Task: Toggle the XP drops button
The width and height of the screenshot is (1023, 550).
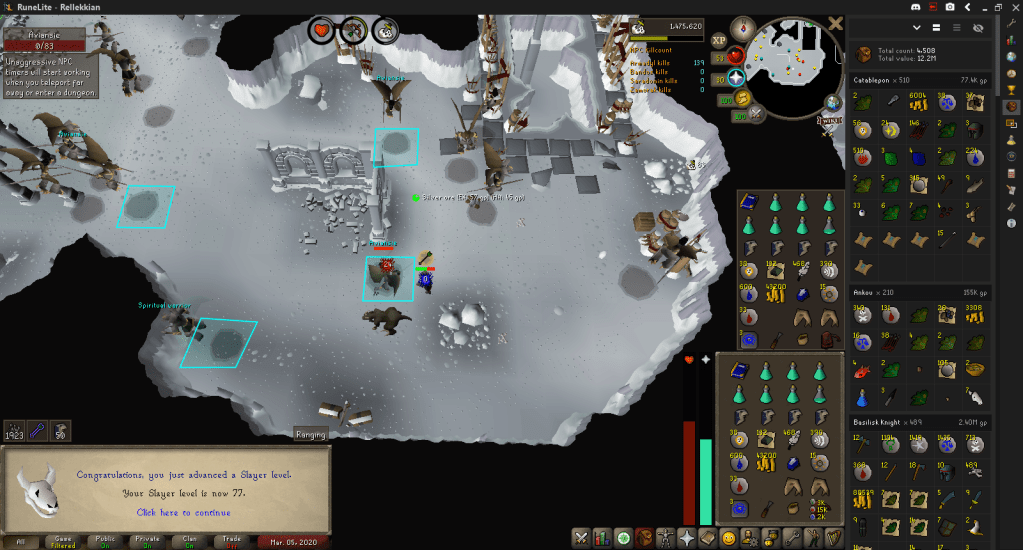Action: [x=718, y=39]
